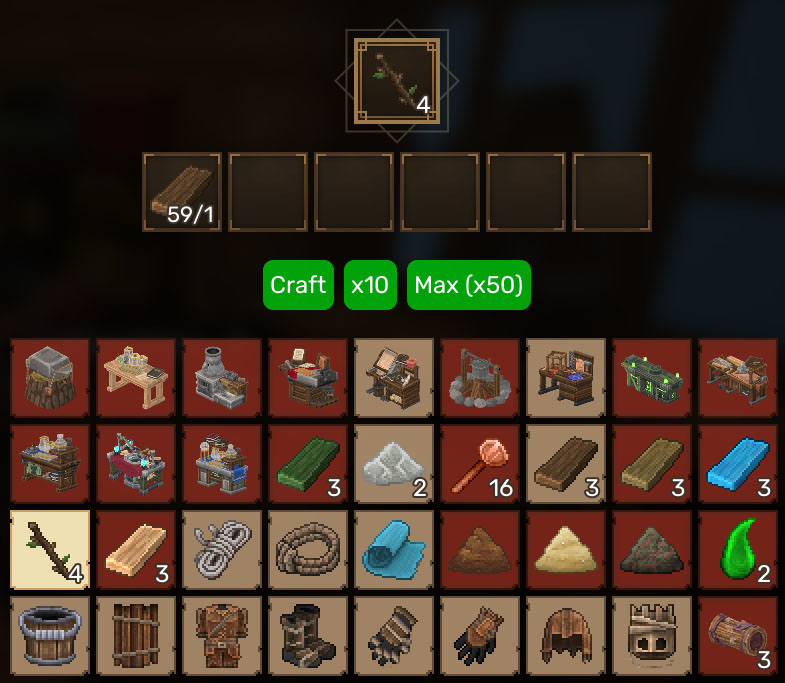Select the blue plank recipe

coord(738,464)
